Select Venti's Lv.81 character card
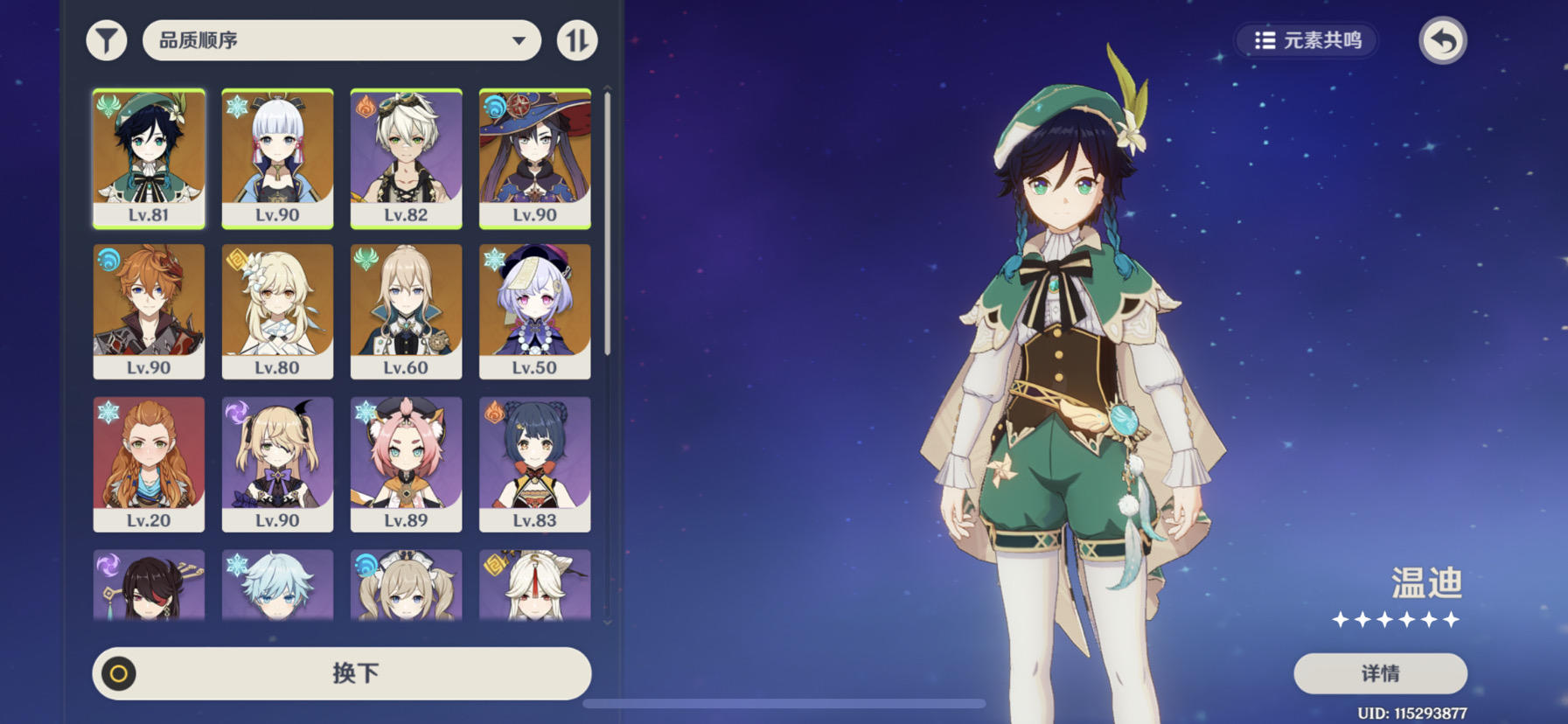The height and width of the screenshot is (724, 1568). (x=149, y=158)
